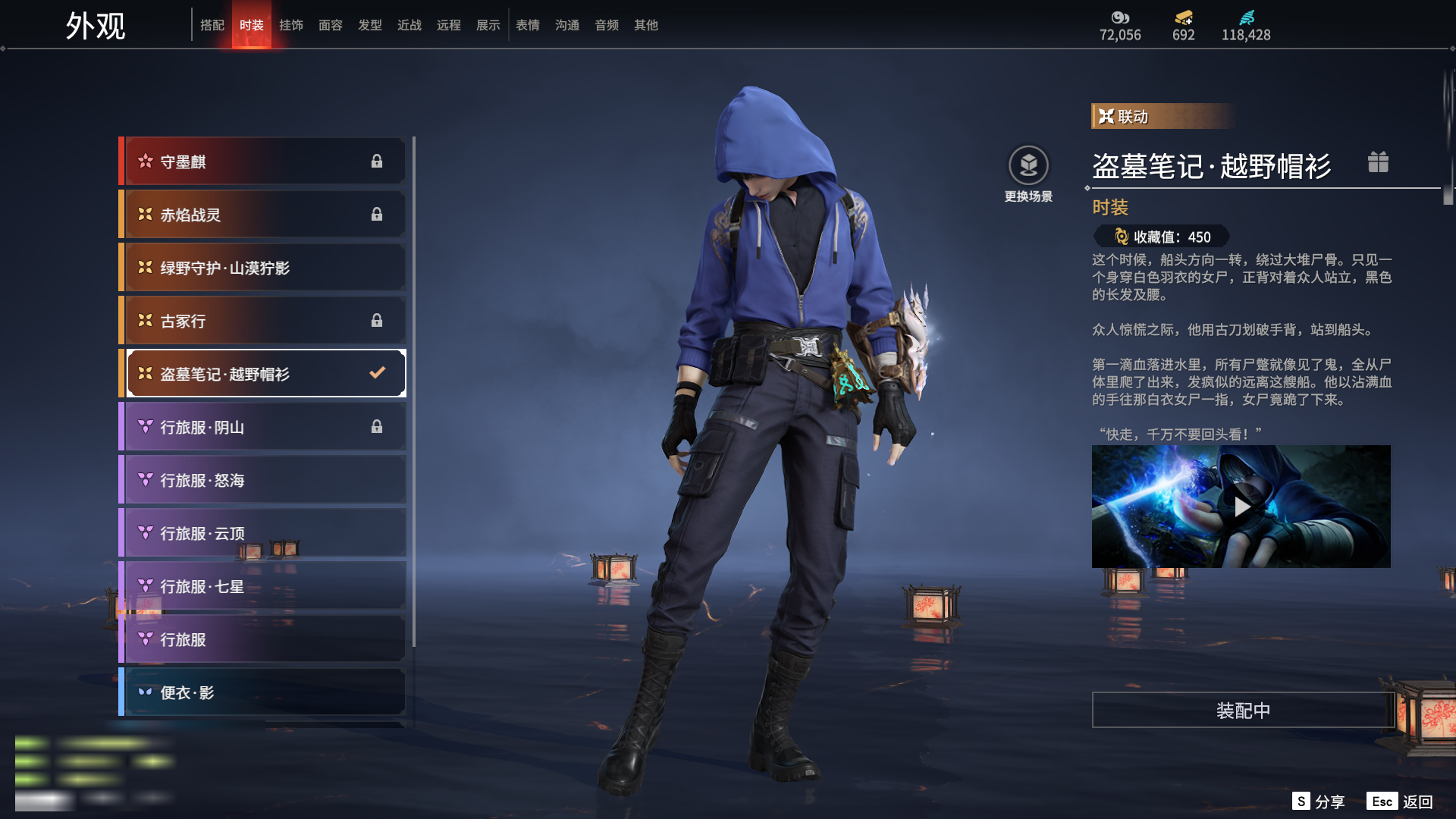1456x819 pixels.
Task: Click the gift icon beside outfit title
Action: click(x=1378, y=162)
